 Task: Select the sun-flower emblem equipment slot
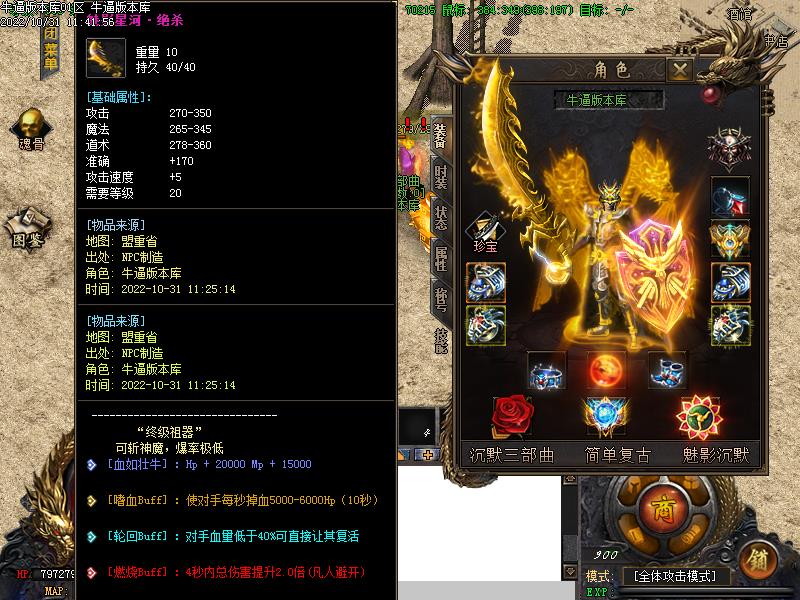coord(696,415)
